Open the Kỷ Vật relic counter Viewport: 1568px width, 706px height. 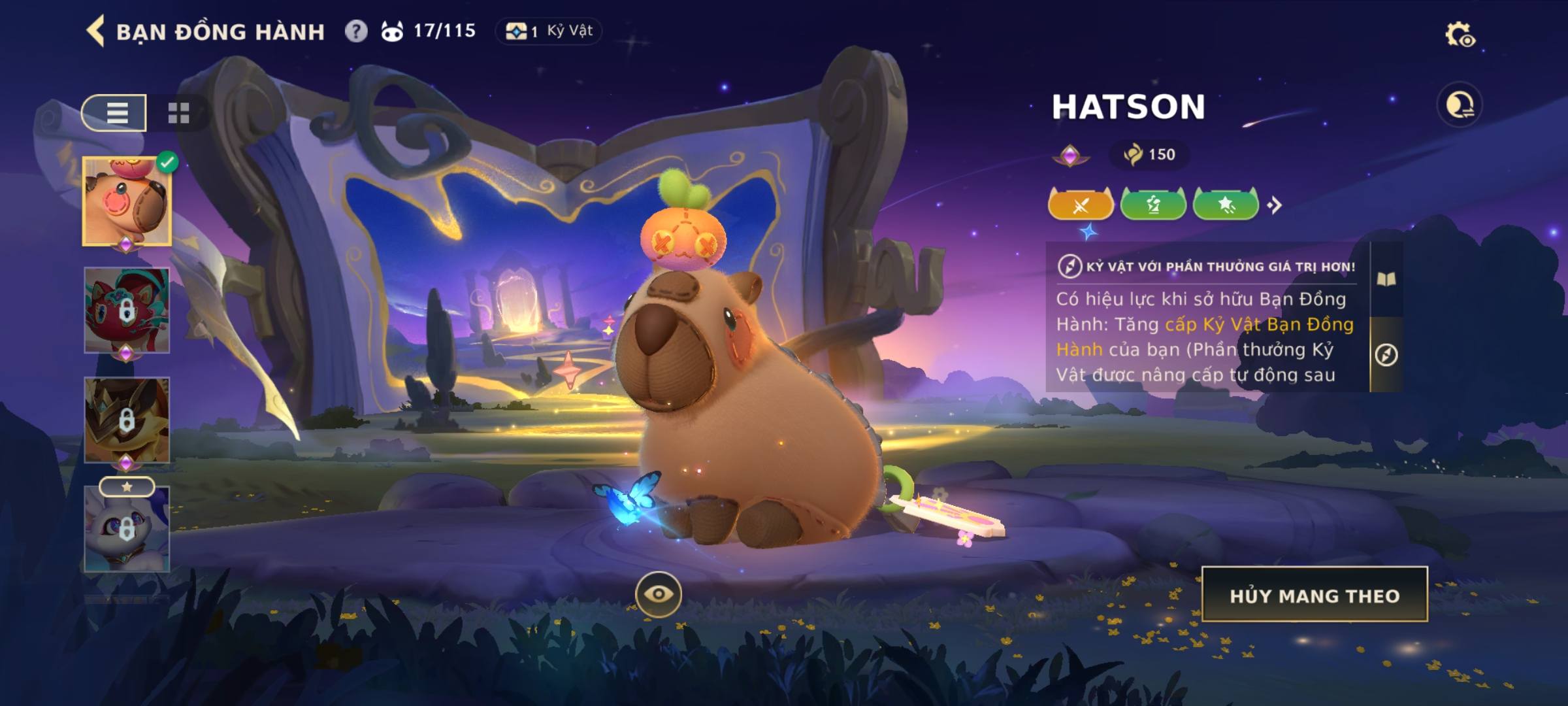coord(549,31)
